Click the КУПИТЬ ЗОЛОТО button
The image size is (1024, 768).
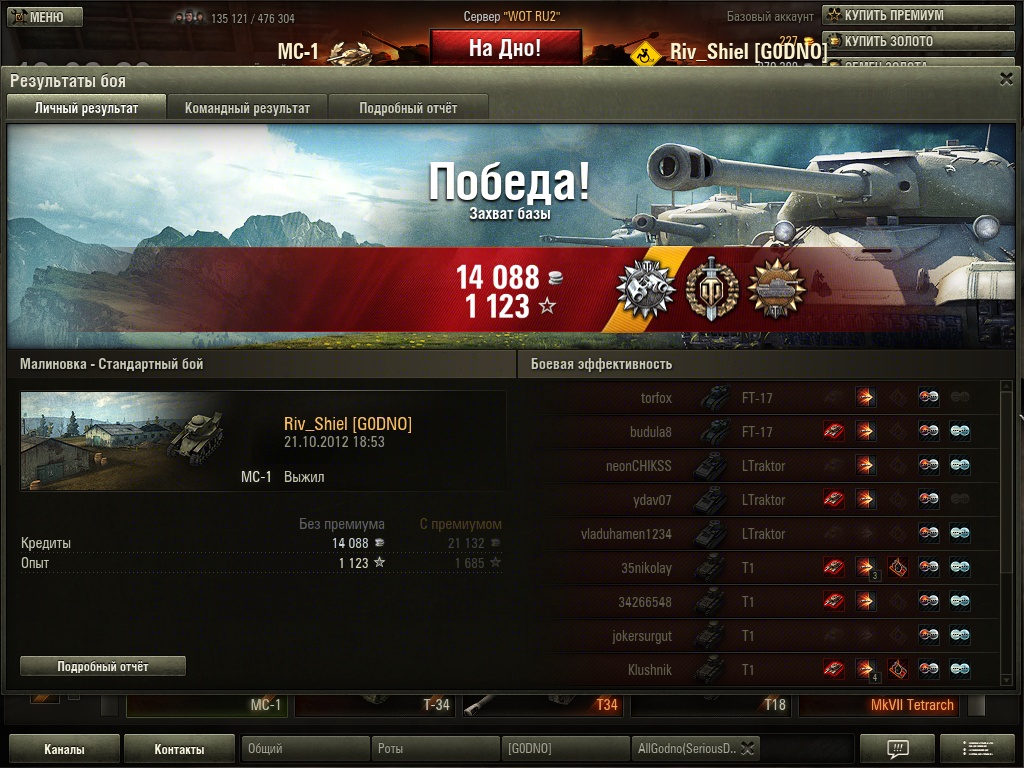pos(887,41)
